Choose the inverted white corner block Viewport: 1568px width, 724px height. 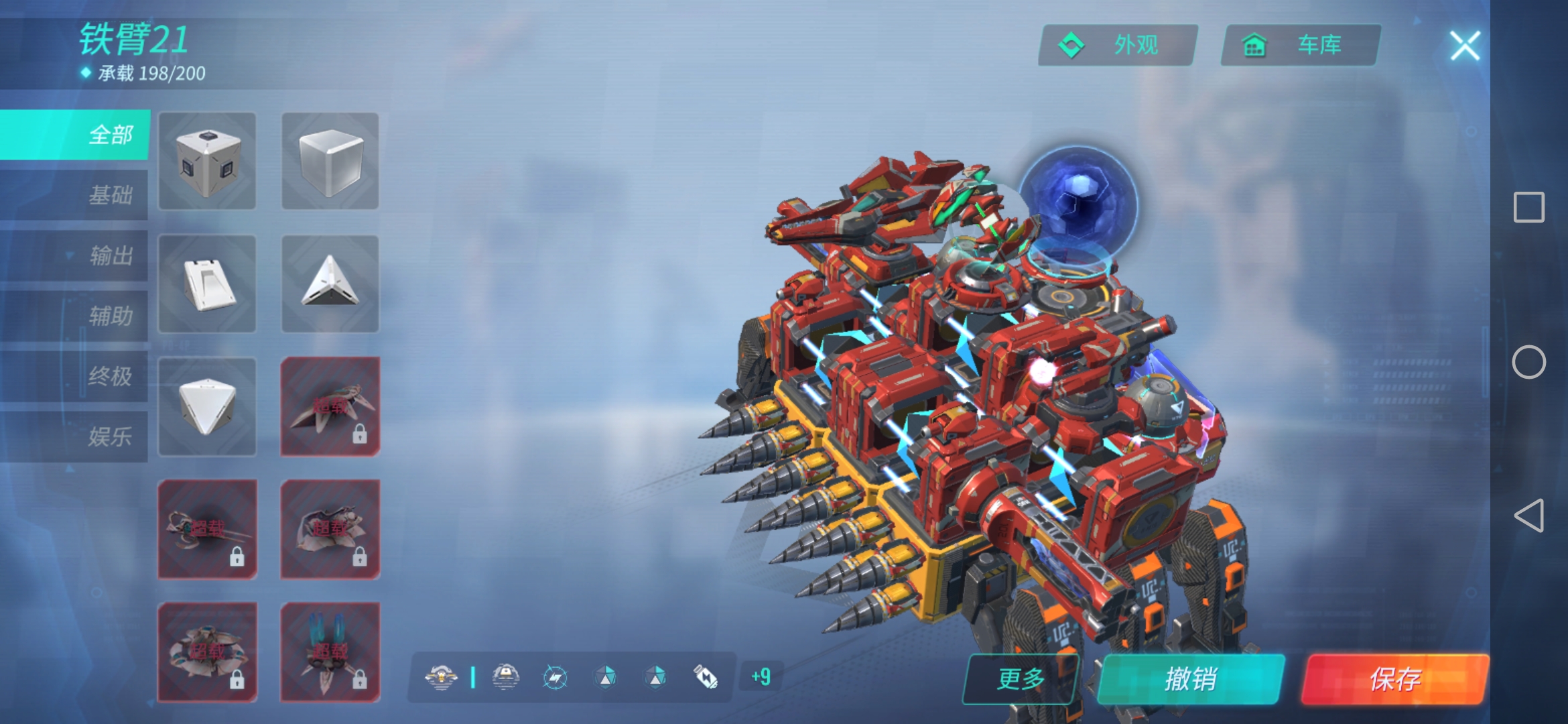pyautogui.click(x=207, y=406)
